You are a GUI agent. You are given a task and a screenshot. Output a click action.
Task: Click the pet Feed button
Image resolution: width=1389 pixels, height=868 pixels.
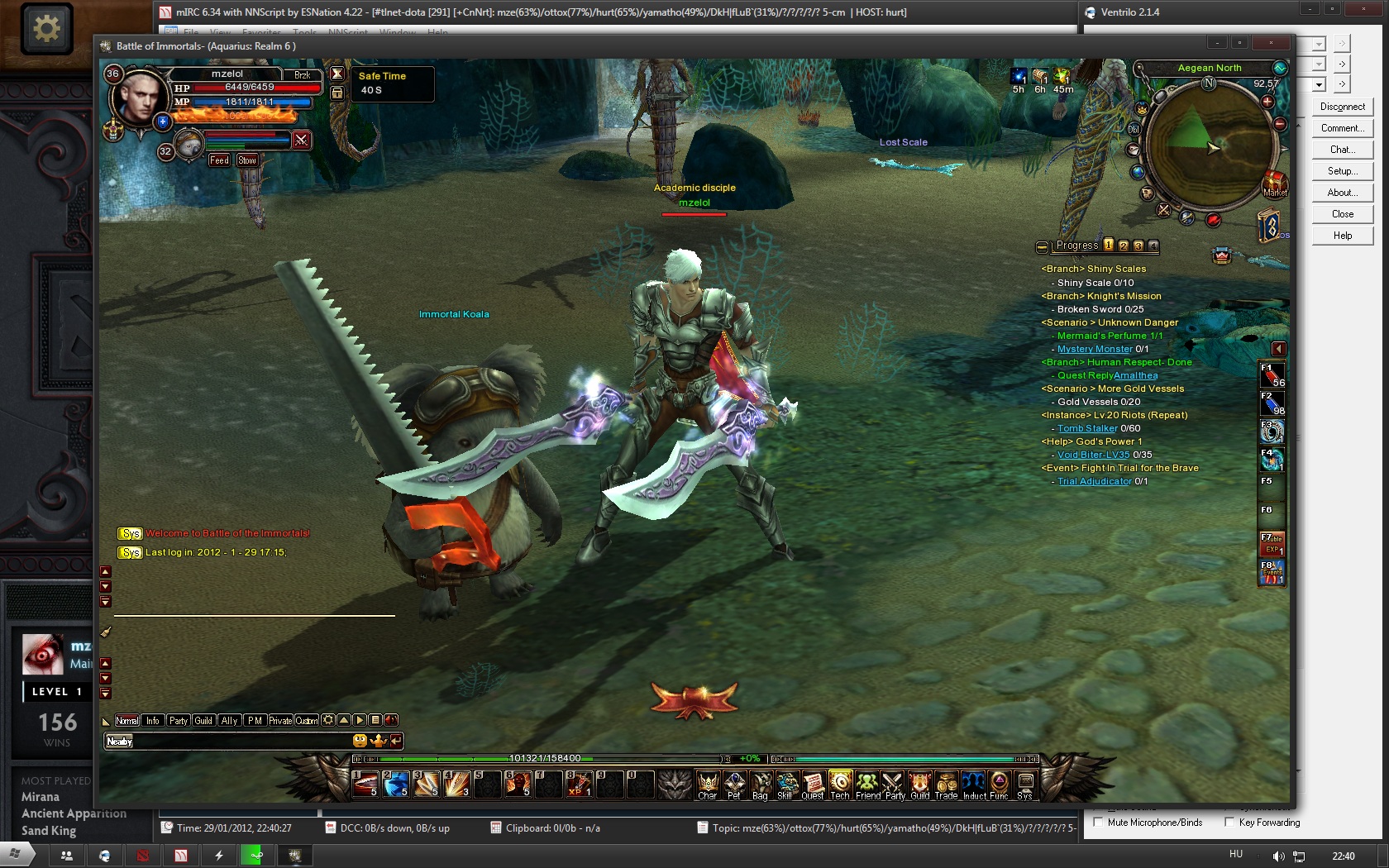pos(219,160)
